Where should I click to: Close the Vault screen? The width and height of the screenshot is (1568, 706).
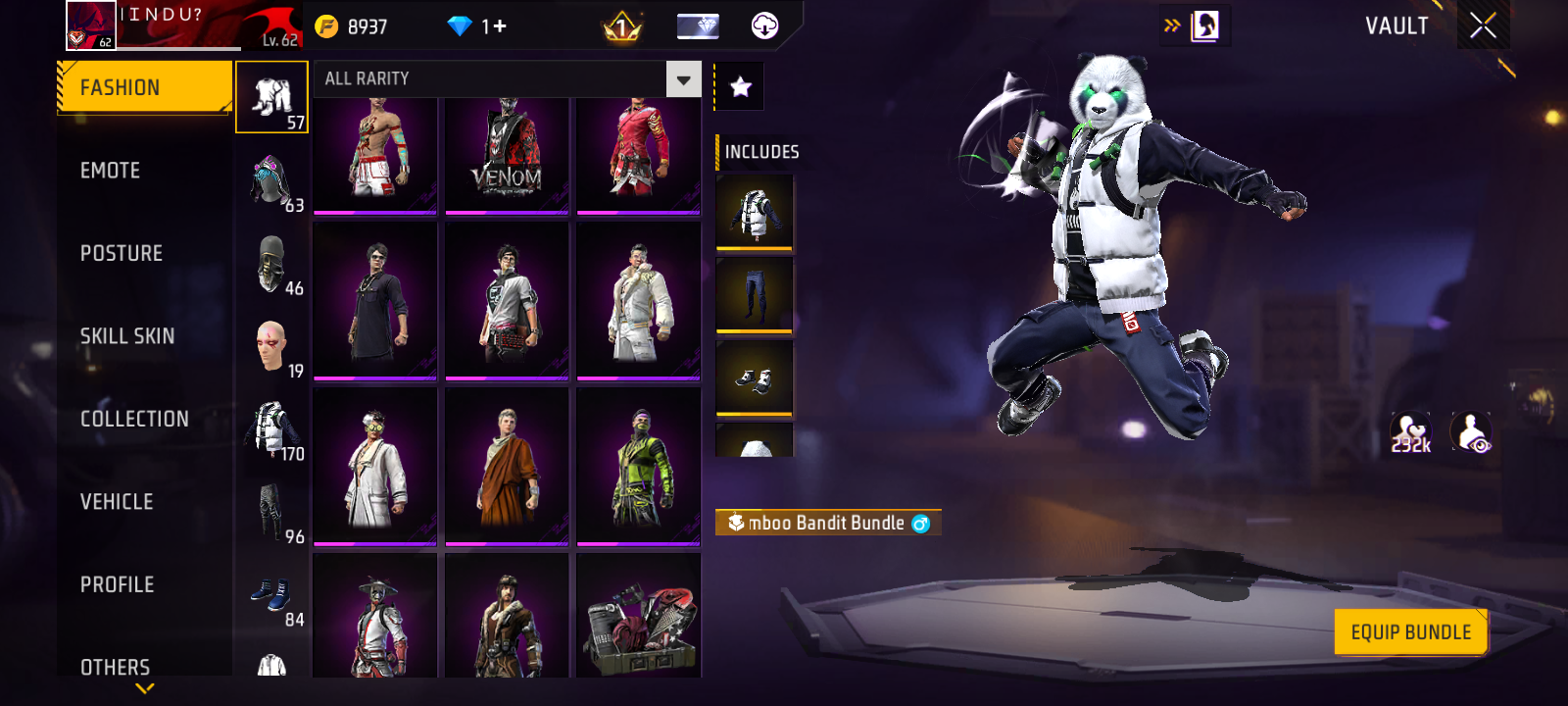tap(1483, 25)
